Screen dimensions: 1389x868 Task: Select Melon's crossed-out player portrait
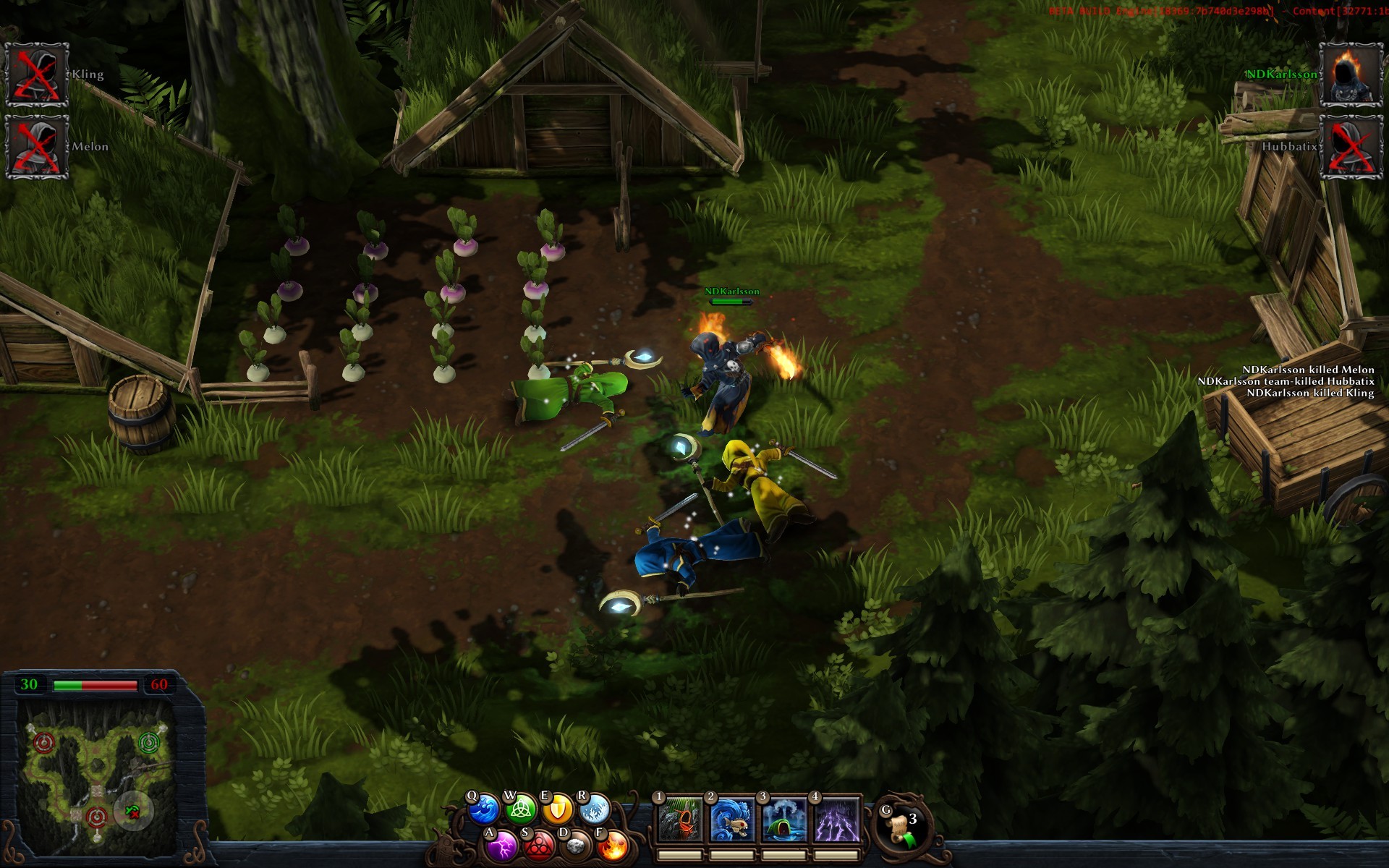37,147
